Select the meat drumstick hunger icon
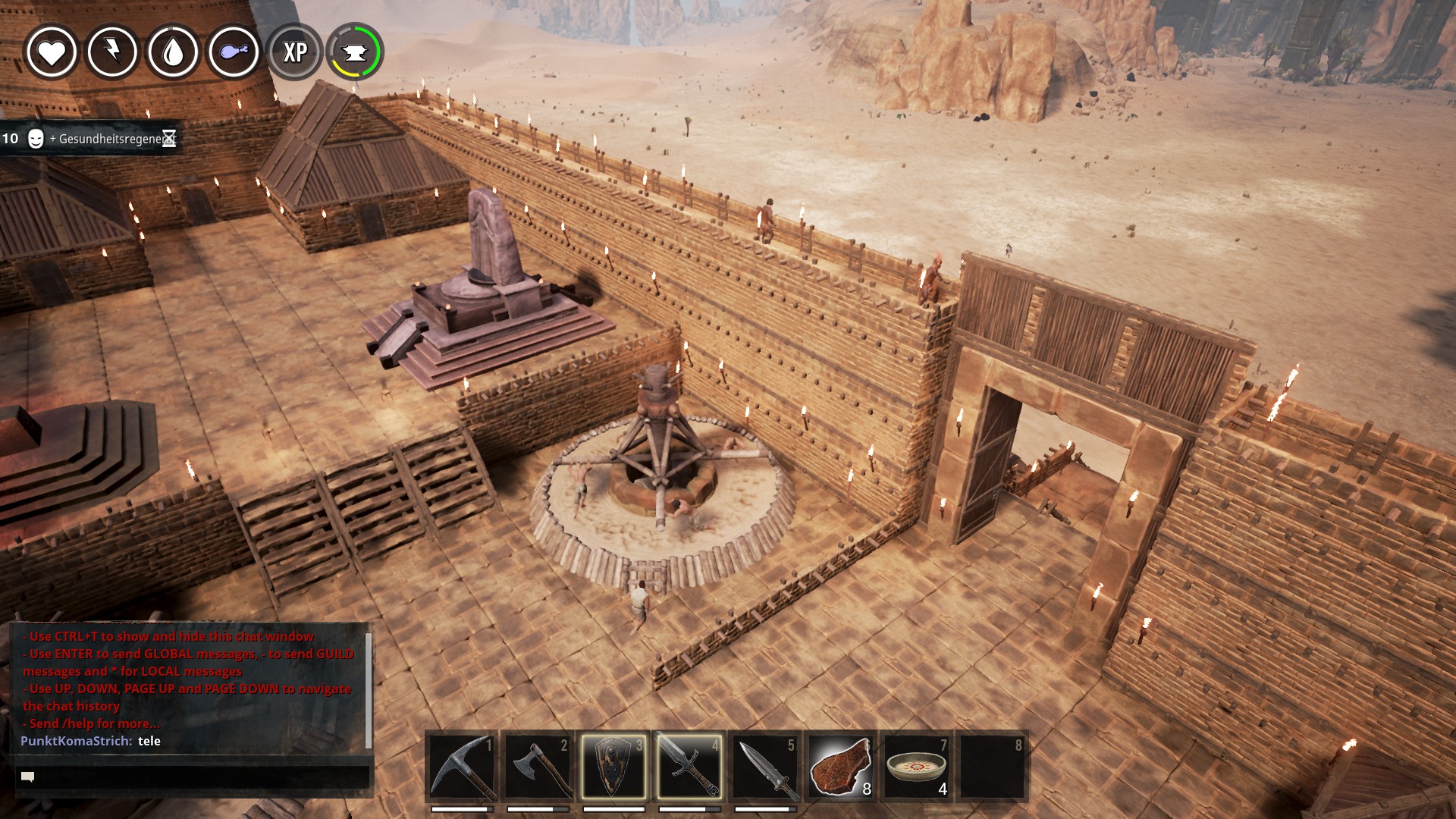The height and width of the screenshot is (819, 1456). coord(234,52)
